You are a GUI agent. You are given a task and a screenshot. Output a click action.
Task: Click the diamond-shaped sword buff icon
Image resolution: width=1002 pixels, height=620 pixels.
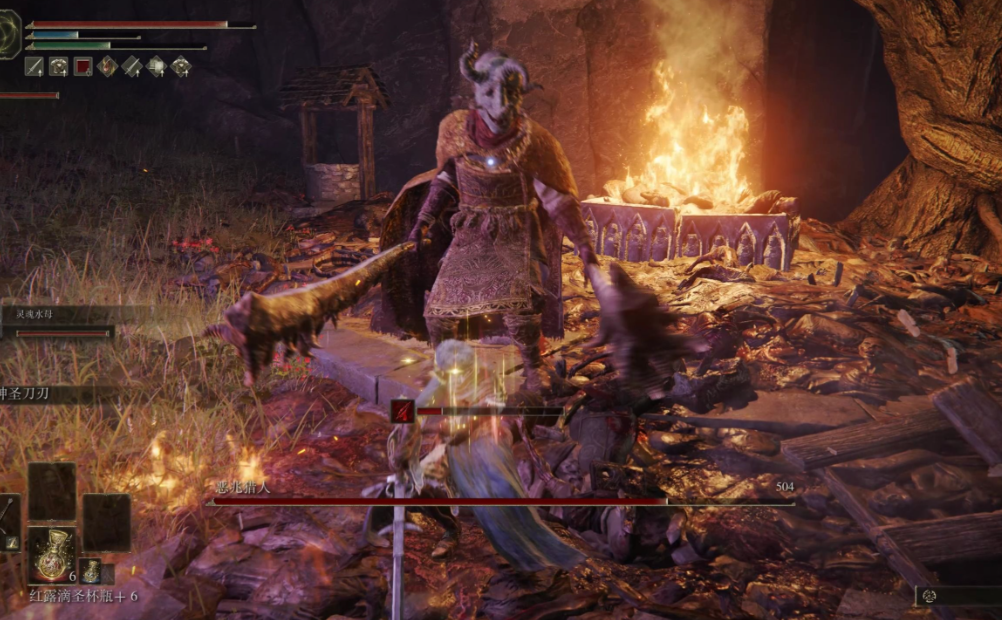(x=132, y=66)
